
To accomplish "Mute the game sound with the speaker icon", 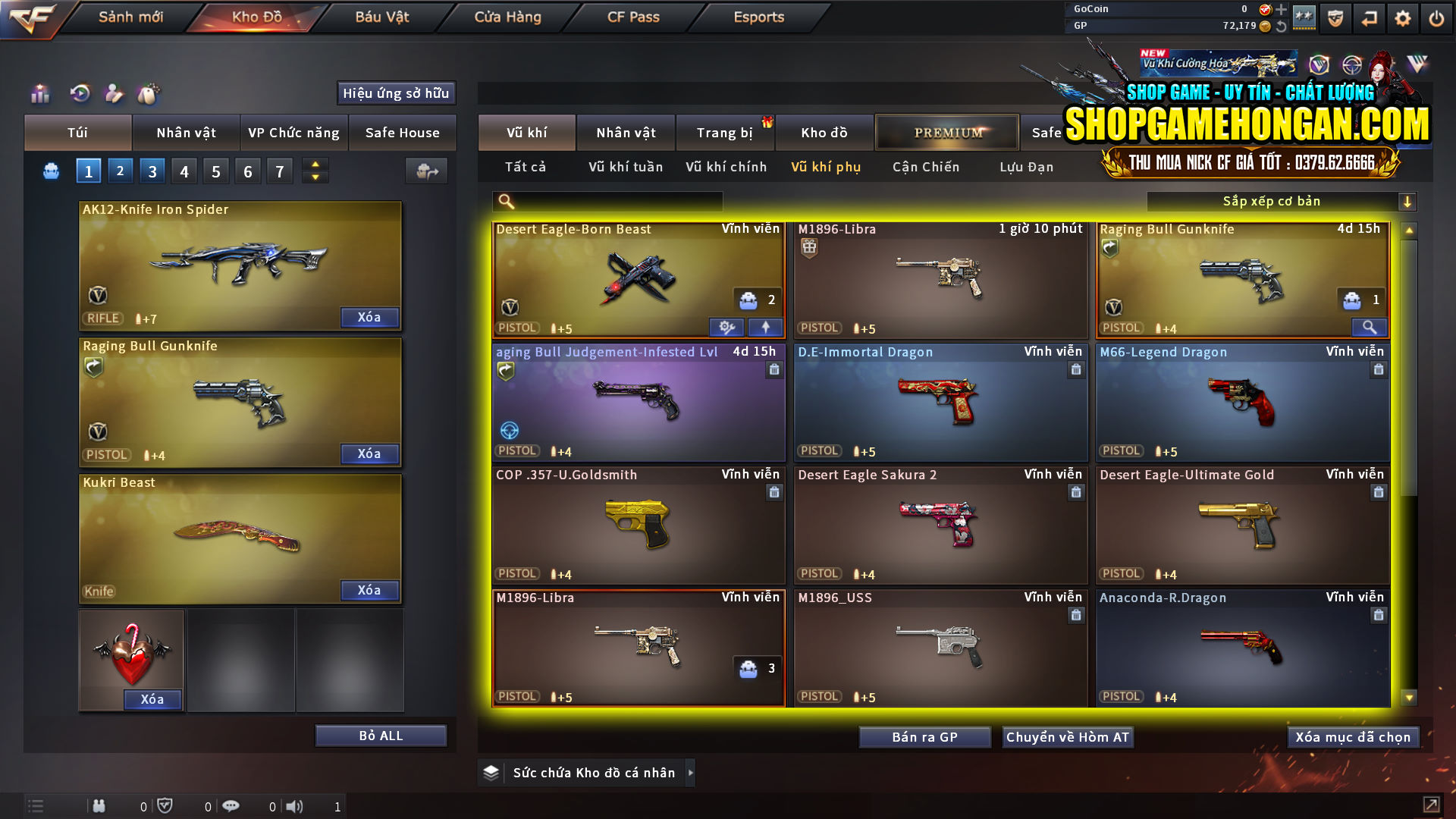I will (296, 805).
